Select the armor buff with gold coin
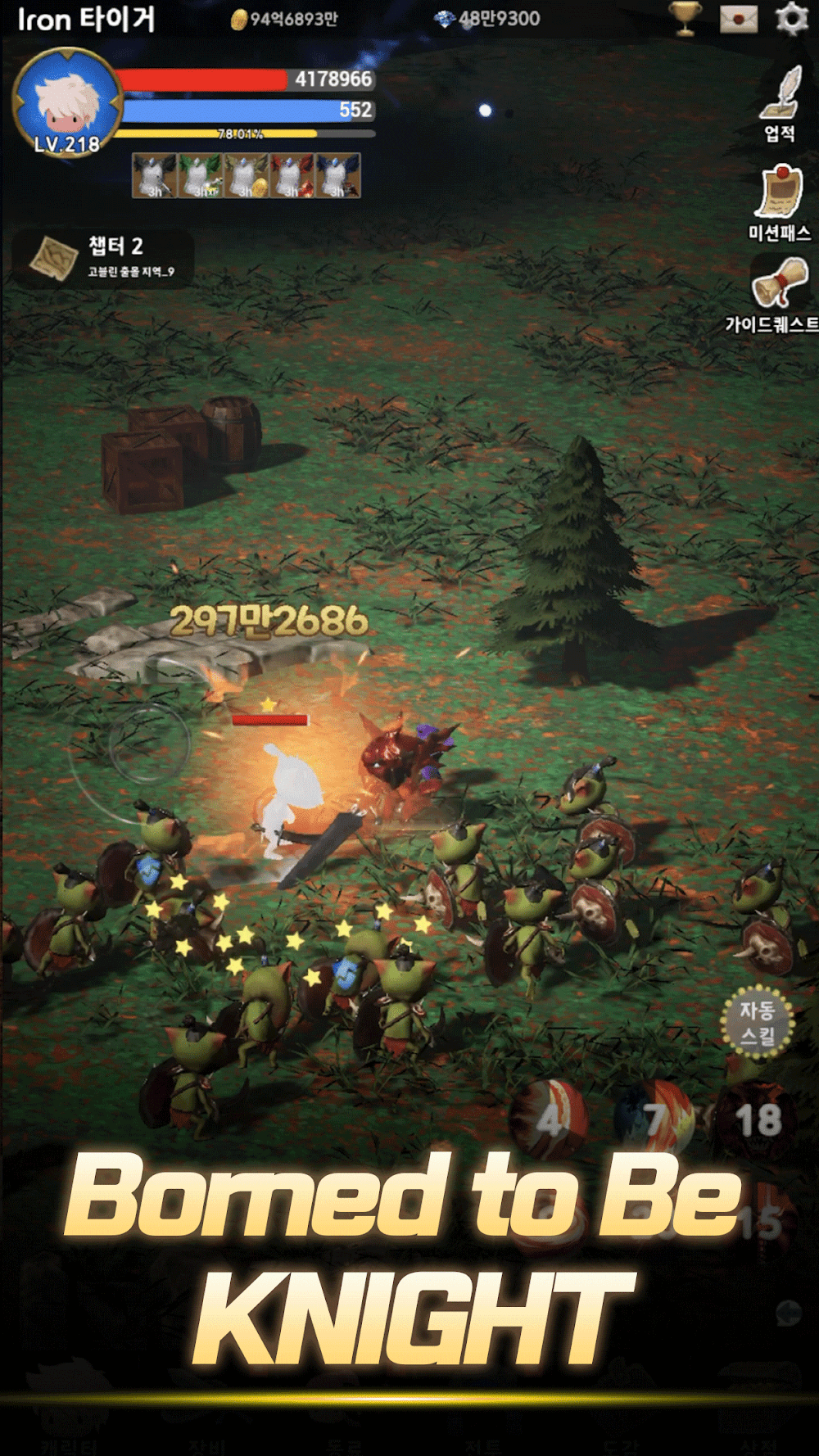The image size is (819, 1456). click(247, 175)
